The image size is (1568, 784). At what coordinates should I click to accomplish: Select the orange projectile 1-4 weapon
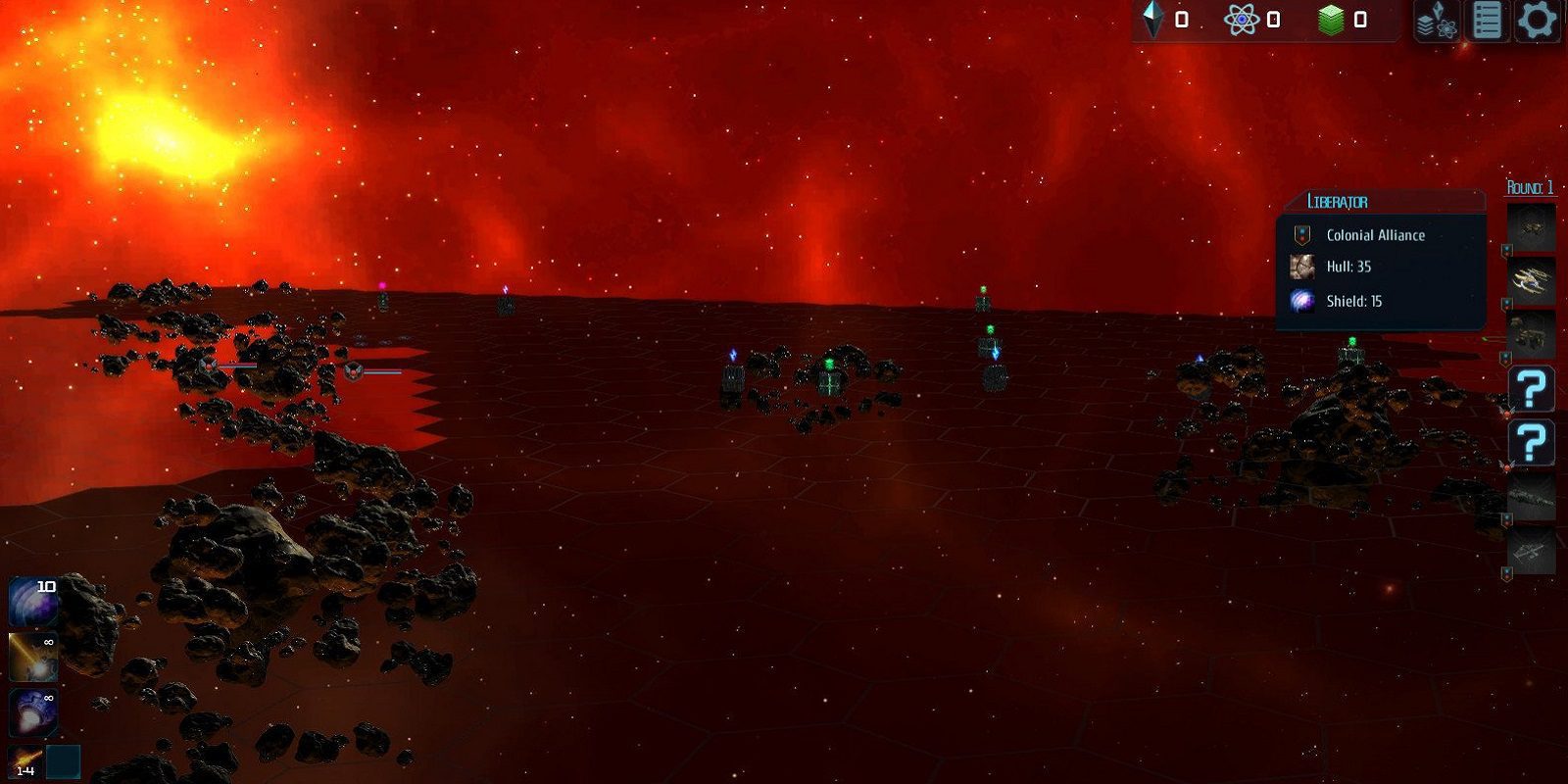[25, 761]
